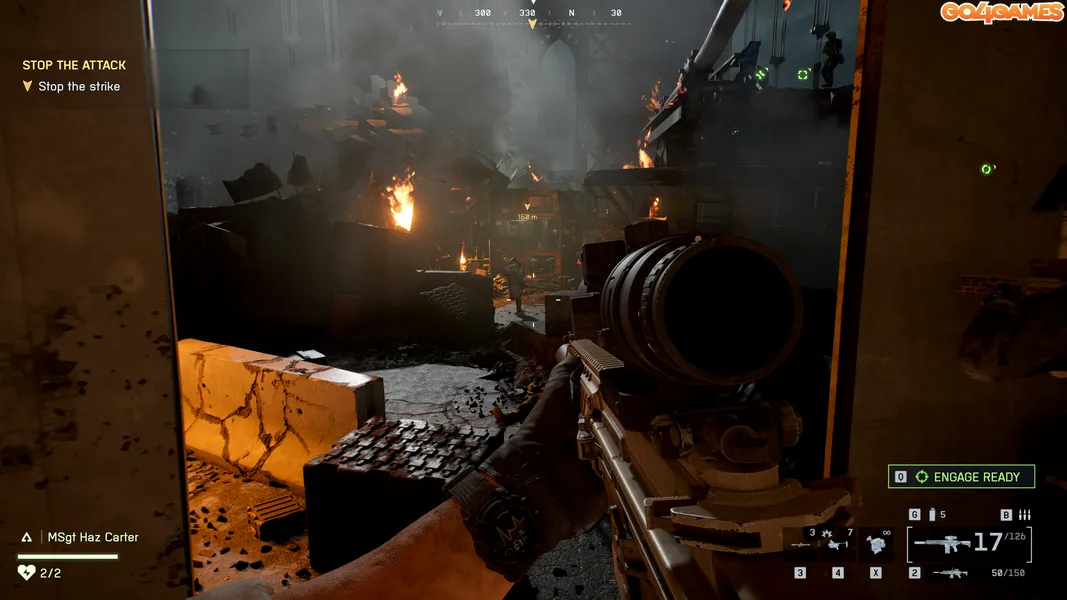Click the 150 m objective distance marker
This screenshot has height=600, width=1067.
(527, 215)
